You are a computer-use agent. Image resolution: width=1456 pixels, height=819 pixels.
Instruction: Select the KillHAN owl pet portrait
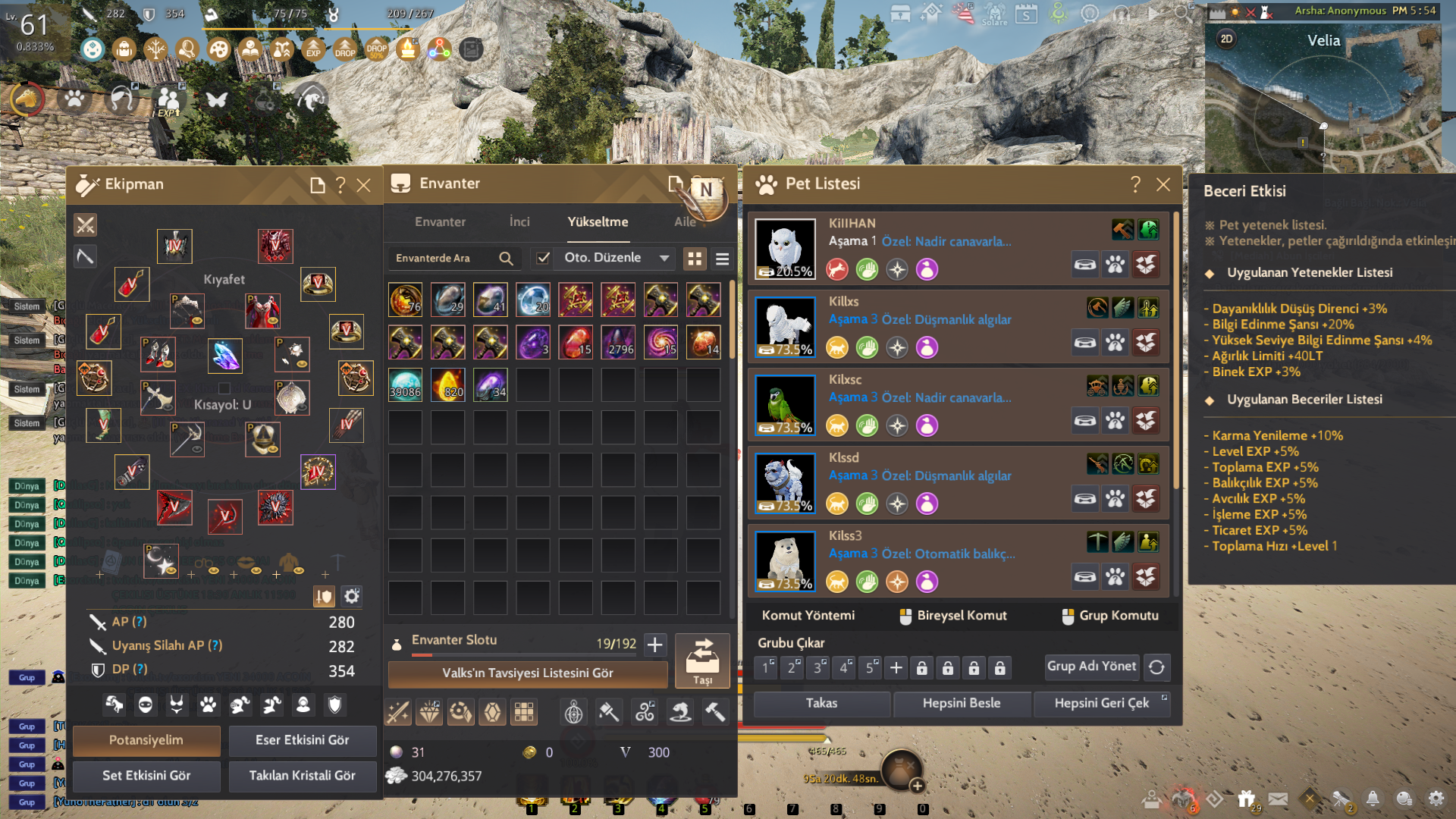click(x=786, y=249)
